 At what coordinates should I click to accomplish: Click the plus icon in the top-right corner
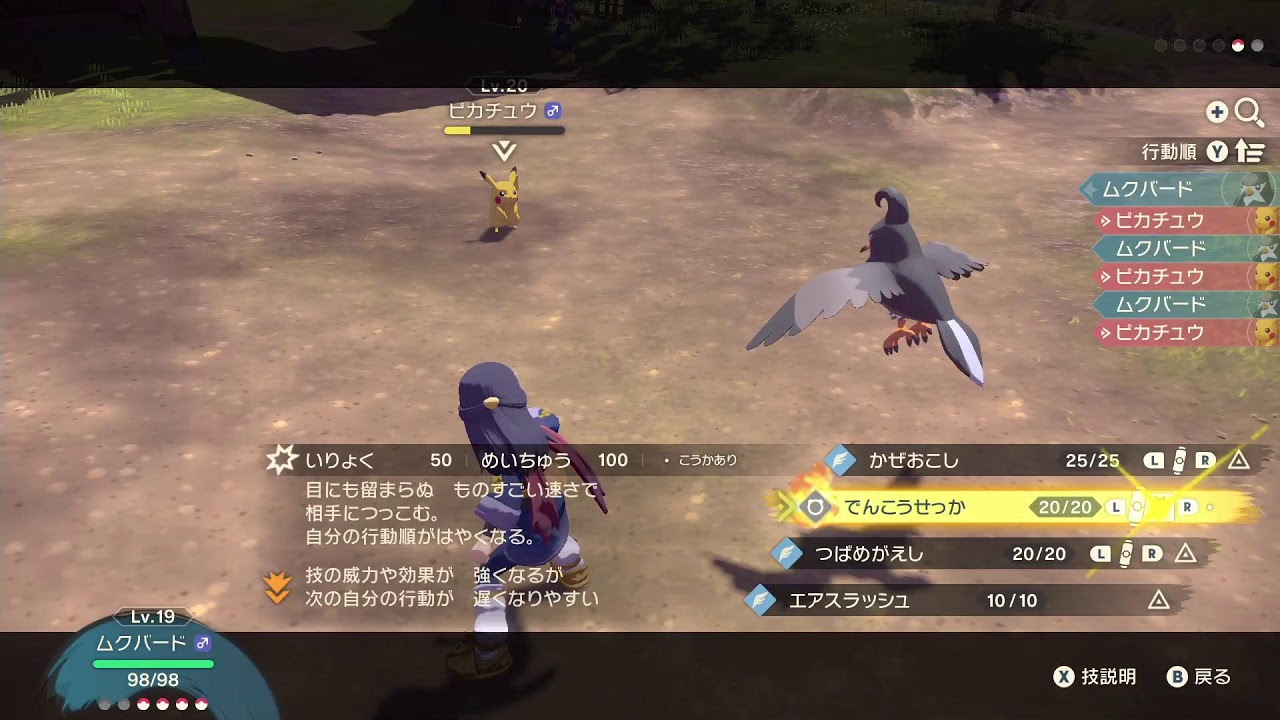click(1218, 113)
